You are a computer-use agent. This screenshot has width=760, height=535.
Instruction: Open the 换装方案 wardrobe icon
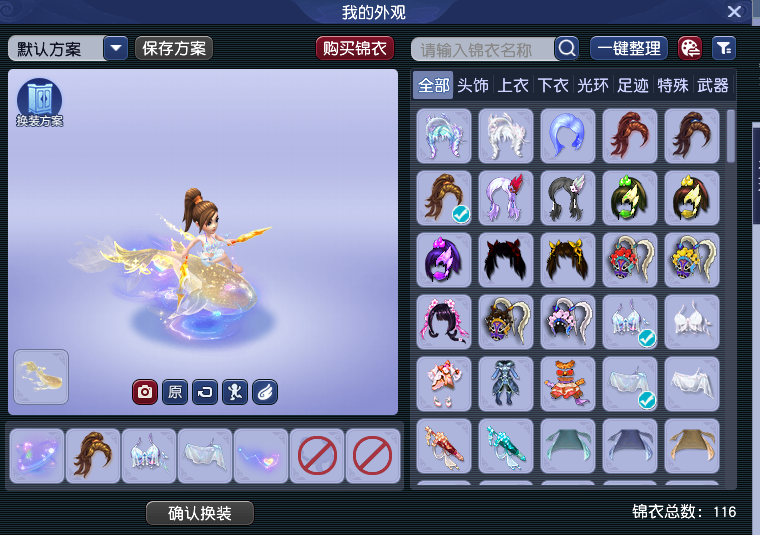[39, 103]
